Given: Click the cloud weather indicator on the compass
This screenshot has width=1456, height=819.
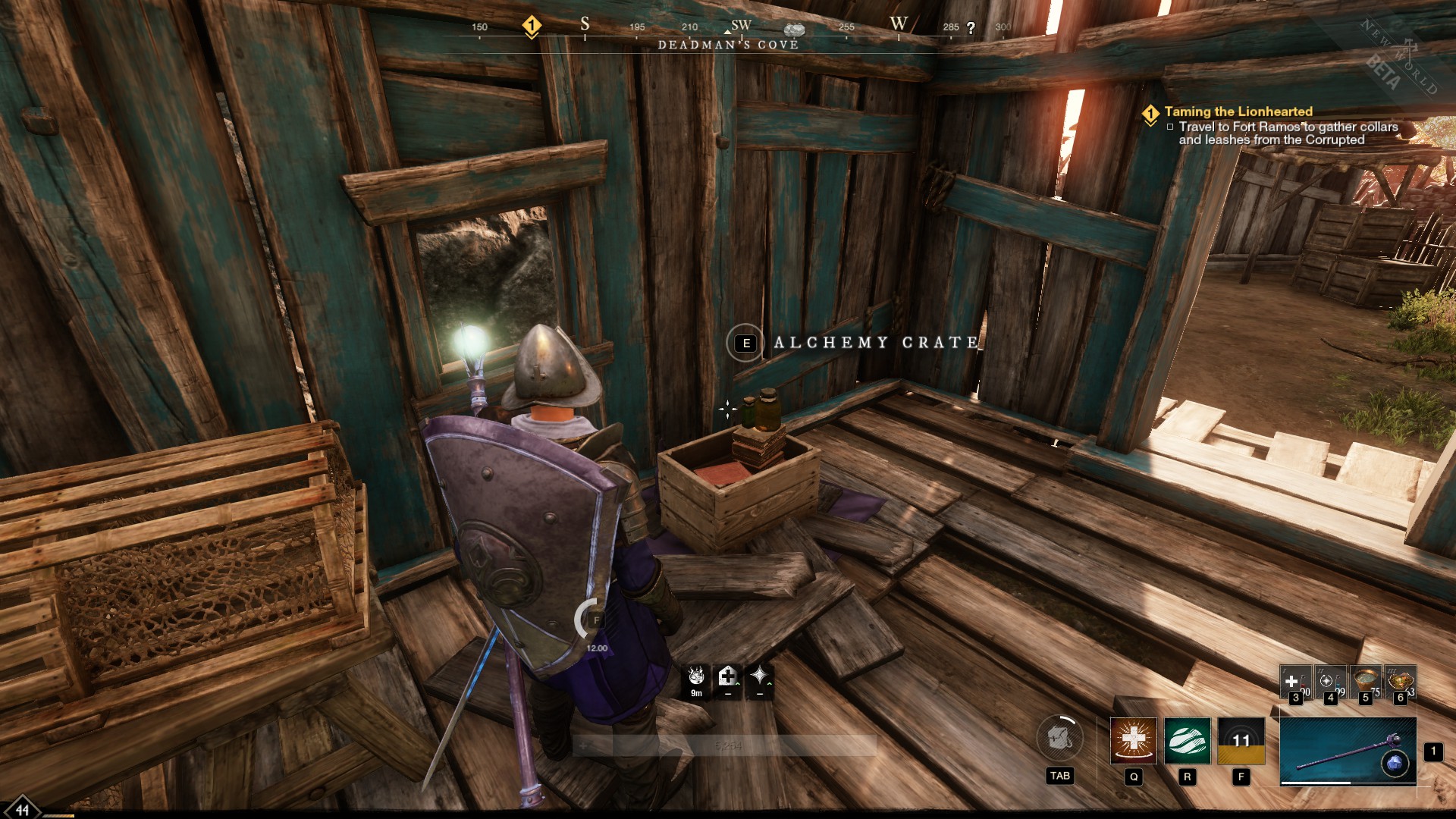Looking at the screenshot, I should pos(795,29).
